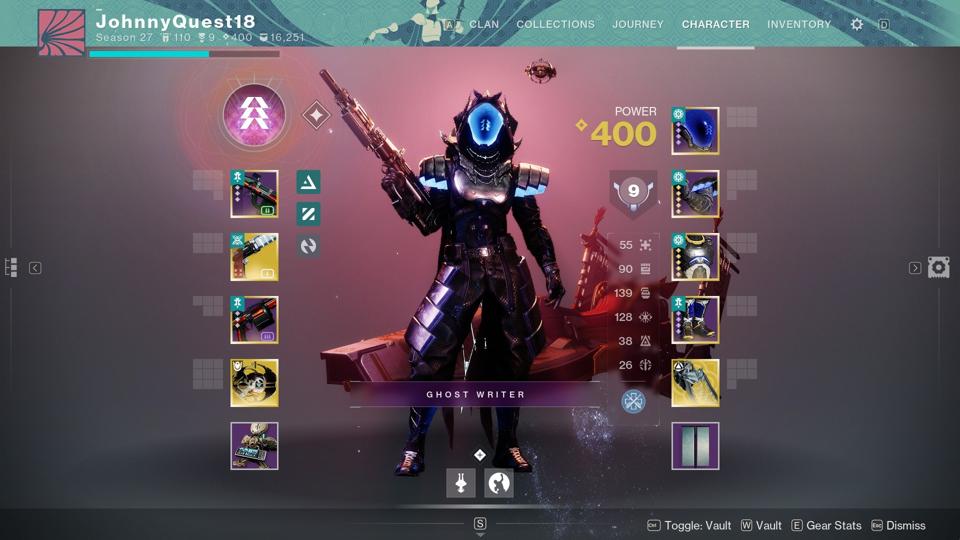Select the yellow exotic energy weapon slot
This screenshot has width=960, height=540.
coord(254,257)
